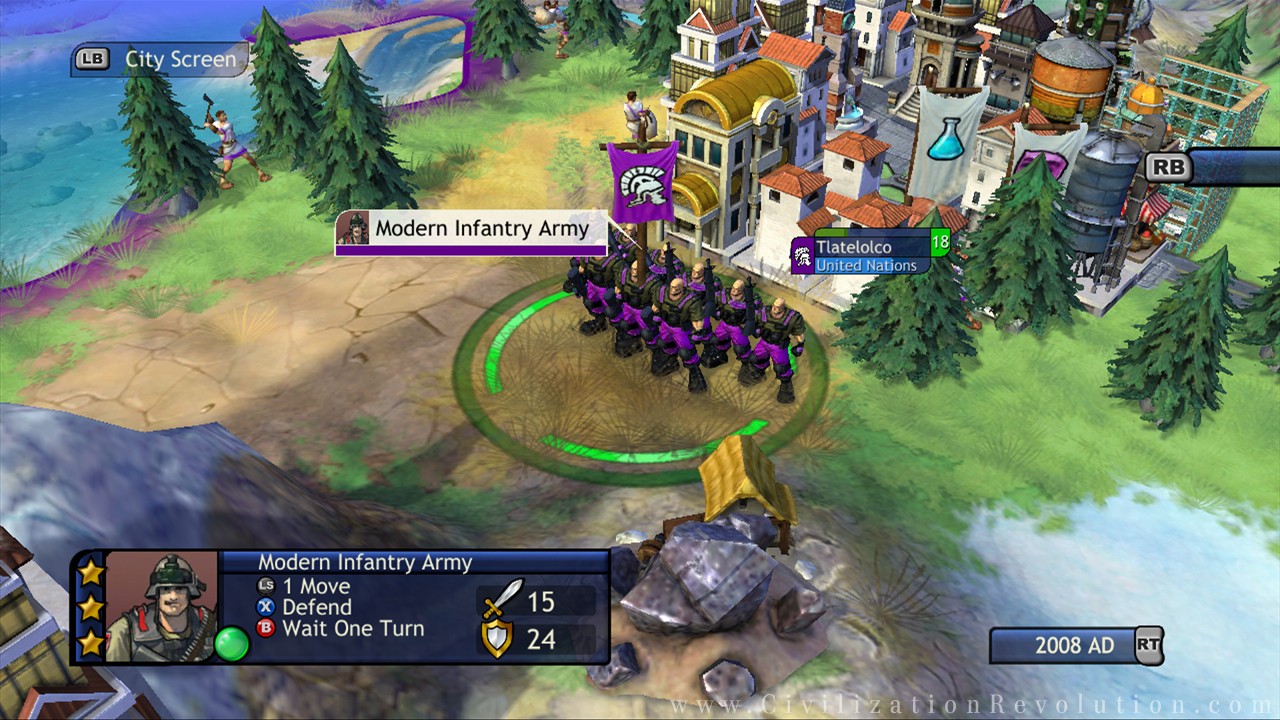Click the soldier portrait in unit panel
This screenshot has width=1280, height=720.
[x=161, y=606]
